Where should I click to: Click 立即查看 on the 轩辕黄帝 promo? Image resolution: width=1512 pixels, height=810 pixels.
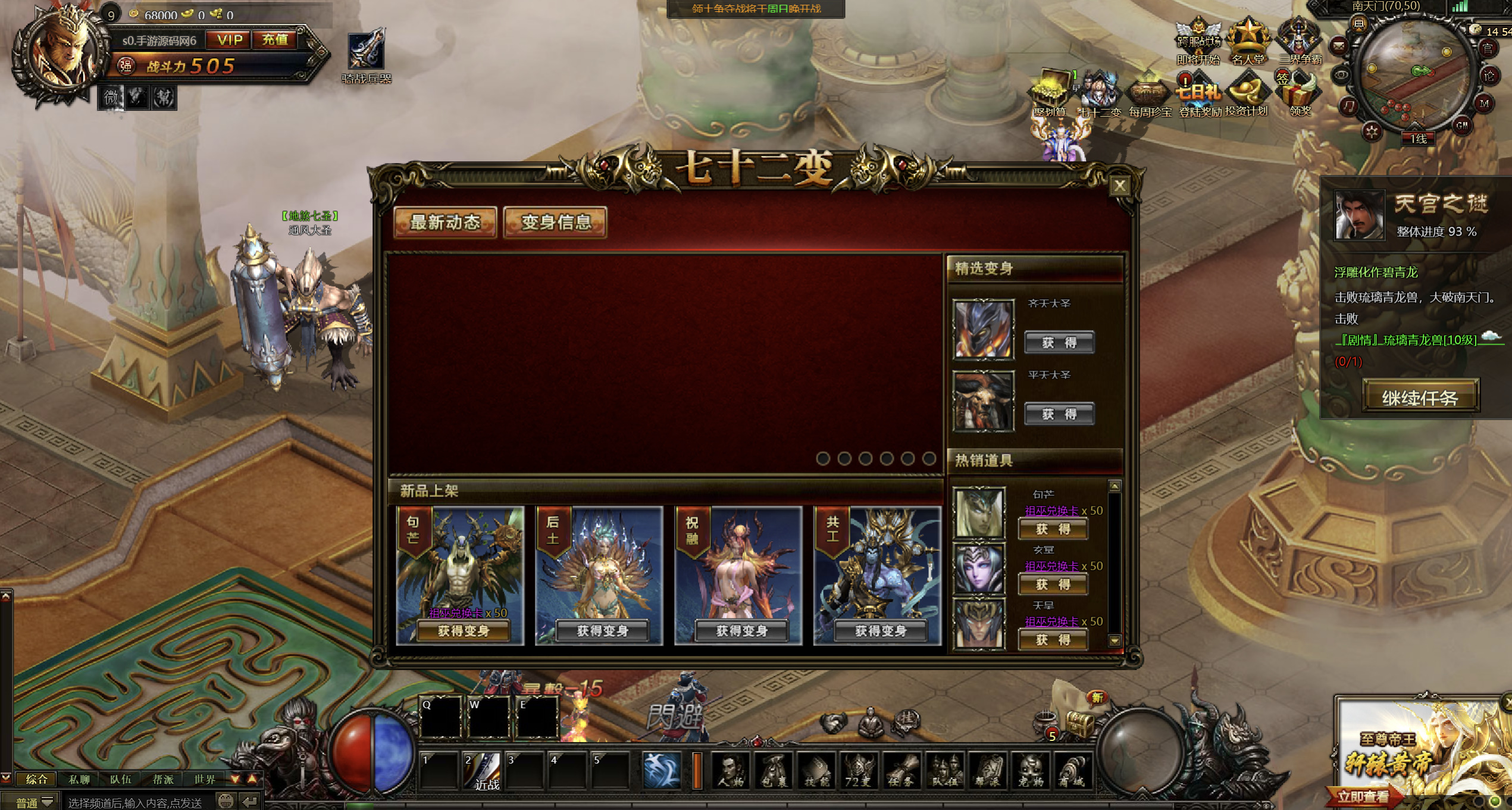point(1363,796)
